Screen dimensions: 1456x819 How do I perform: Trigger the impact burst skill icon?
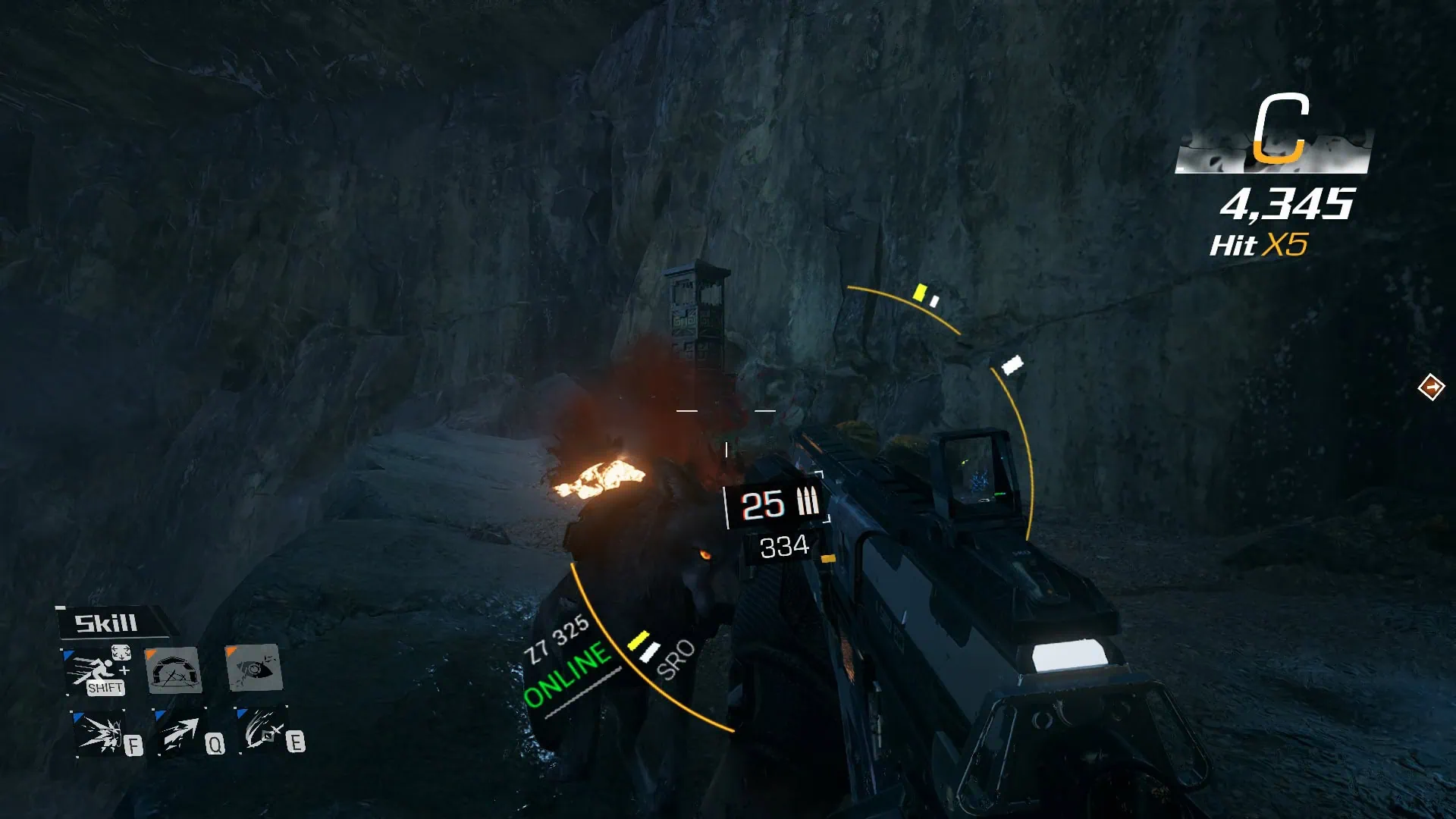(x=101, y=733)
